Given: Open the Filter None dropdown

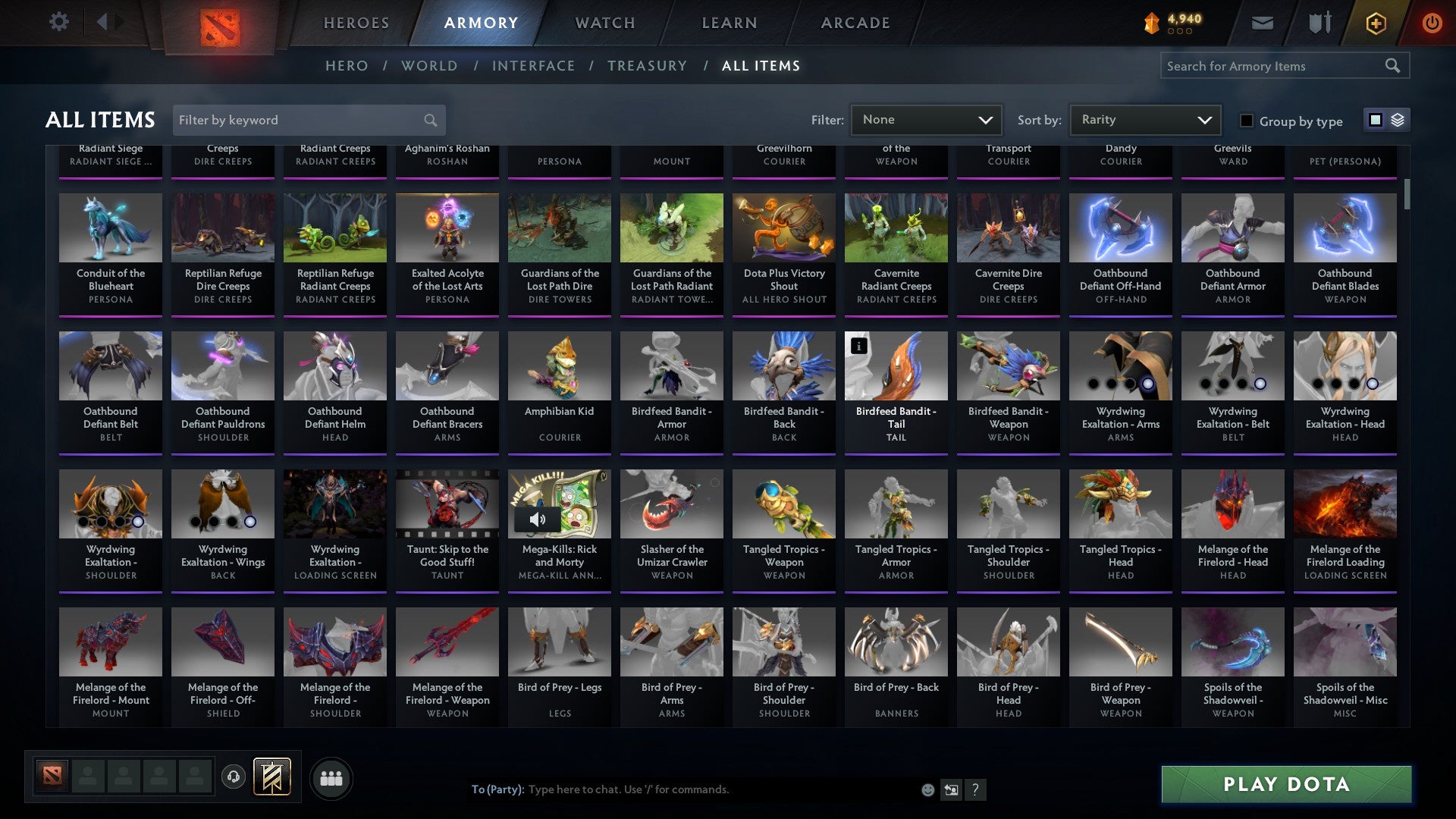Looking at the screenshot, I should point(926,119).
